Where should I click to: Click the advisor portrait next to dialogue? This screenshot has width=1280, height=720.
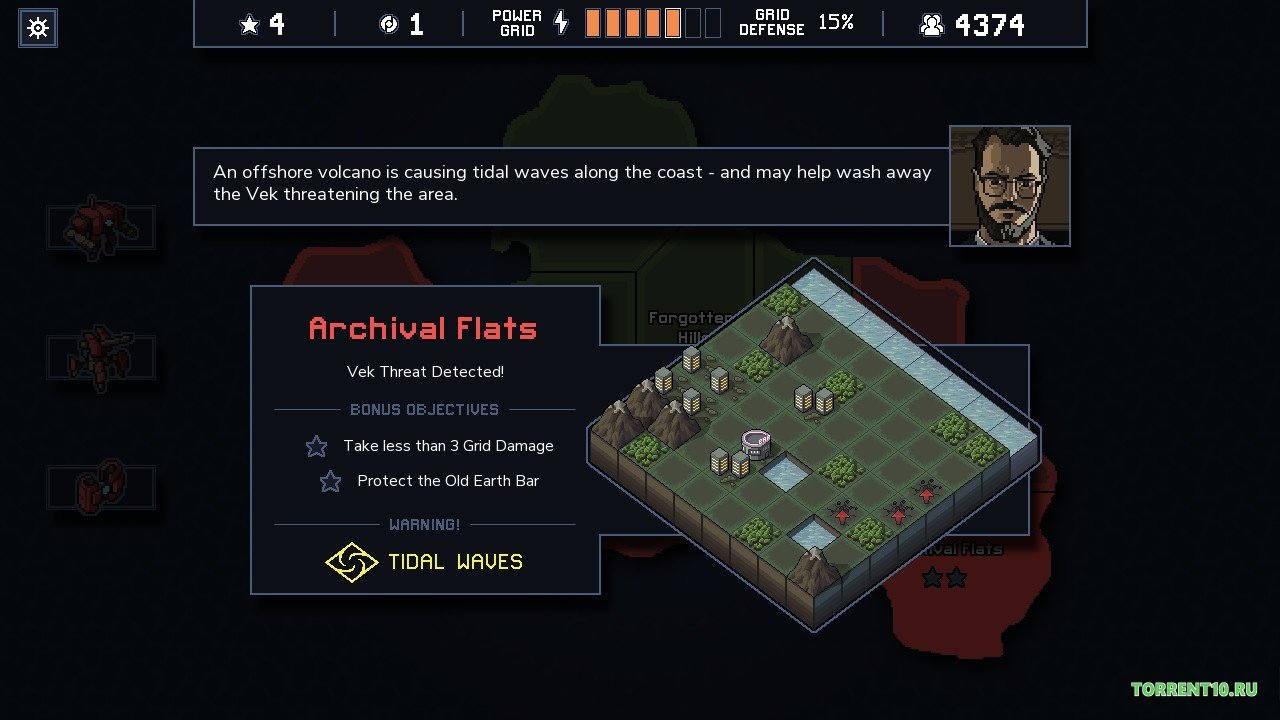click(x=1009, y=186)
